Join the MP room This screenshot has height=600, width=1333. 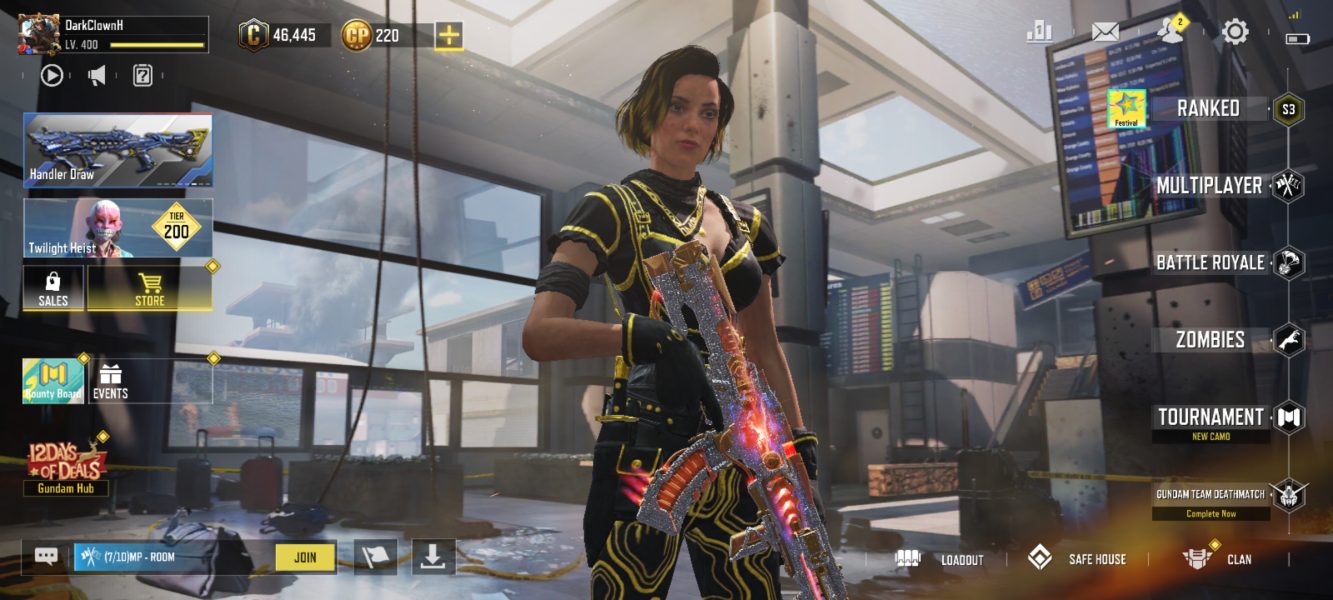(305, 557)
